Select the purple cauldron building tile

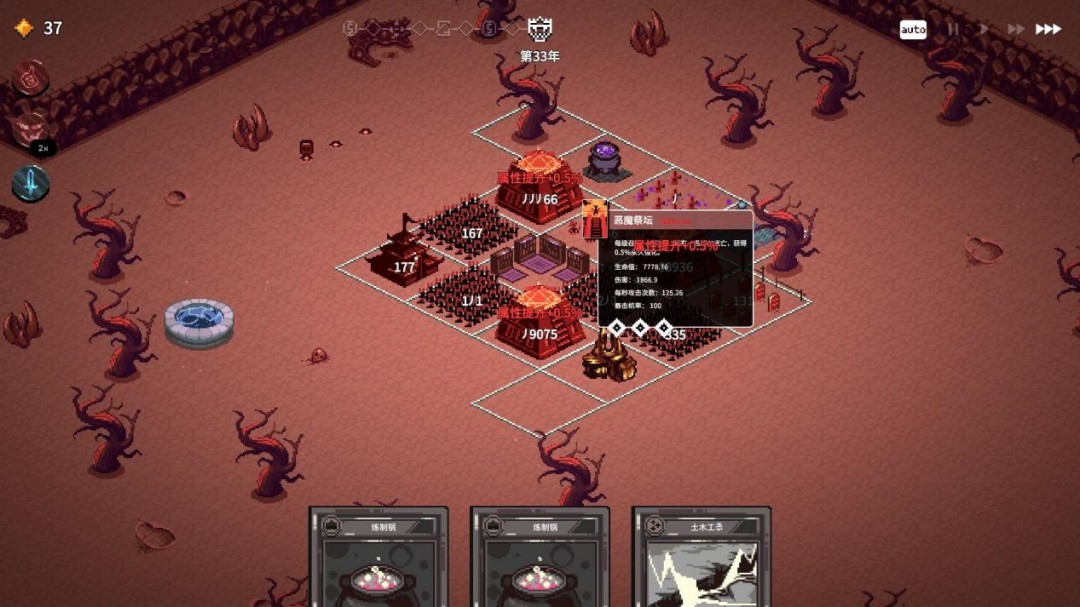[605, 158]
